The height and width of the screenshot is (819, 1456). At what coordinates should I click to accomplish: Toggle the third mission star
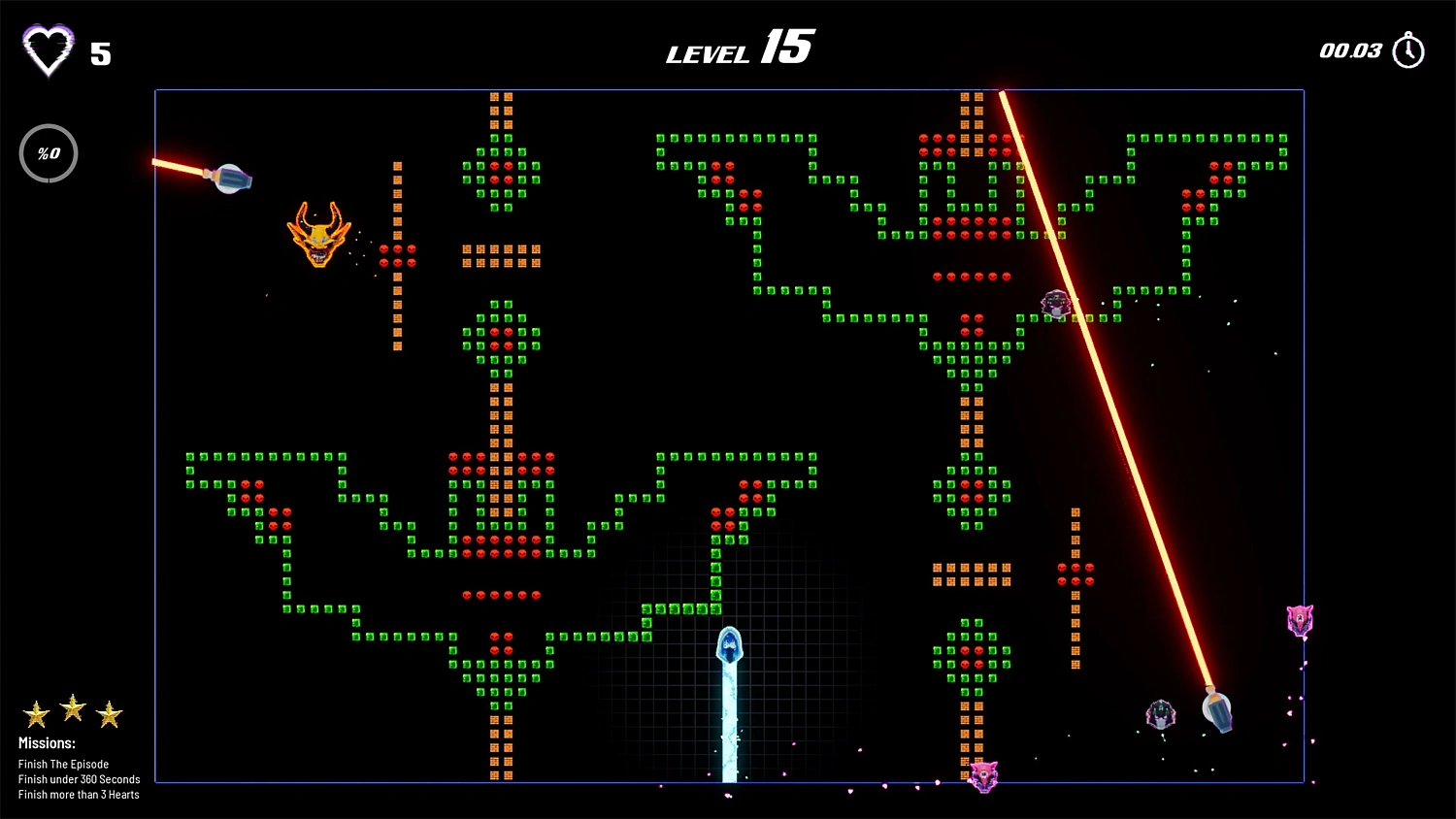[109, 712]
